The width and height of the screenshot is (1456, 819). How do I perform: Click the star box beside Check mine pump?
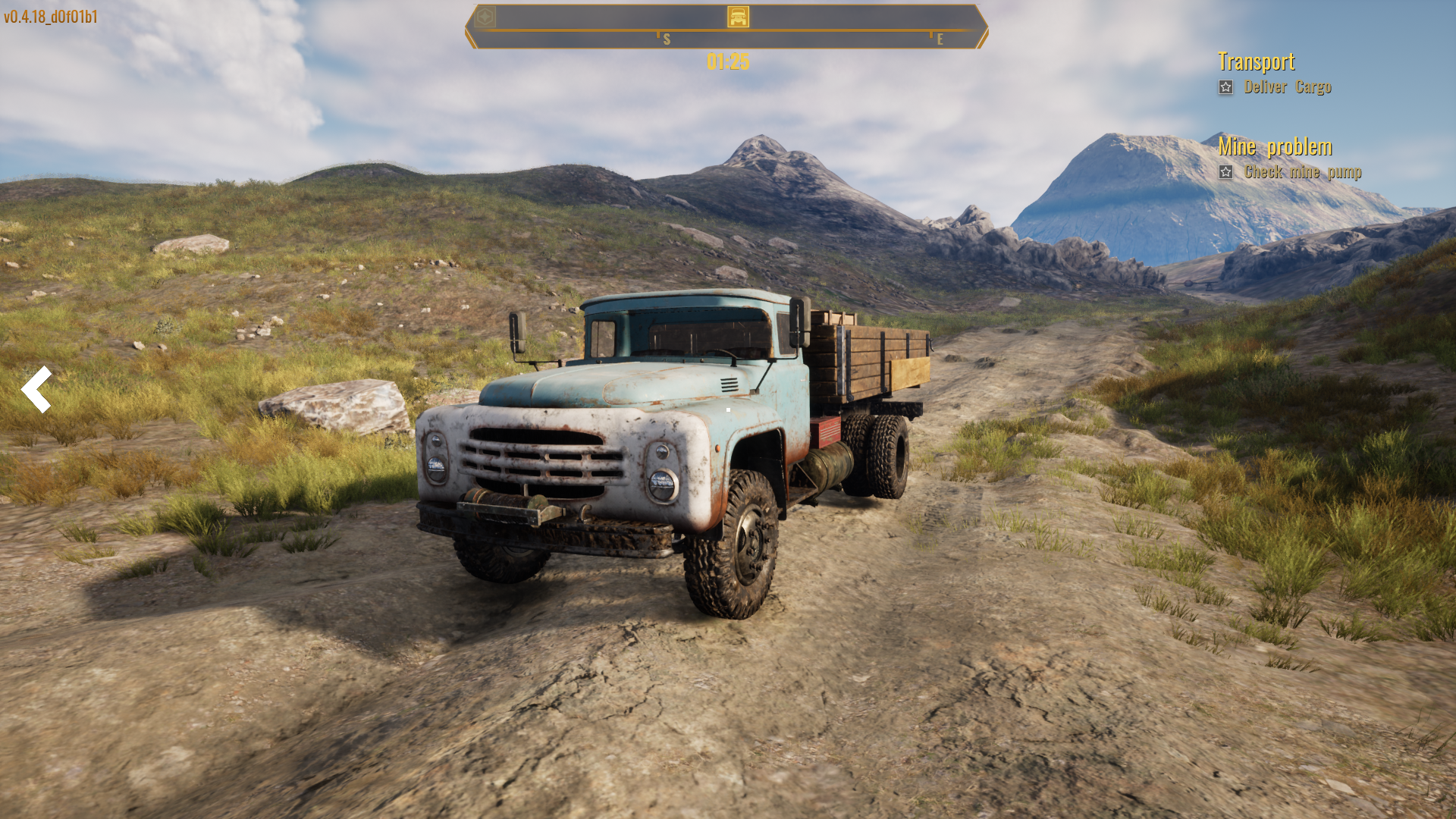pyautogui.click(x=1225, y=172)
